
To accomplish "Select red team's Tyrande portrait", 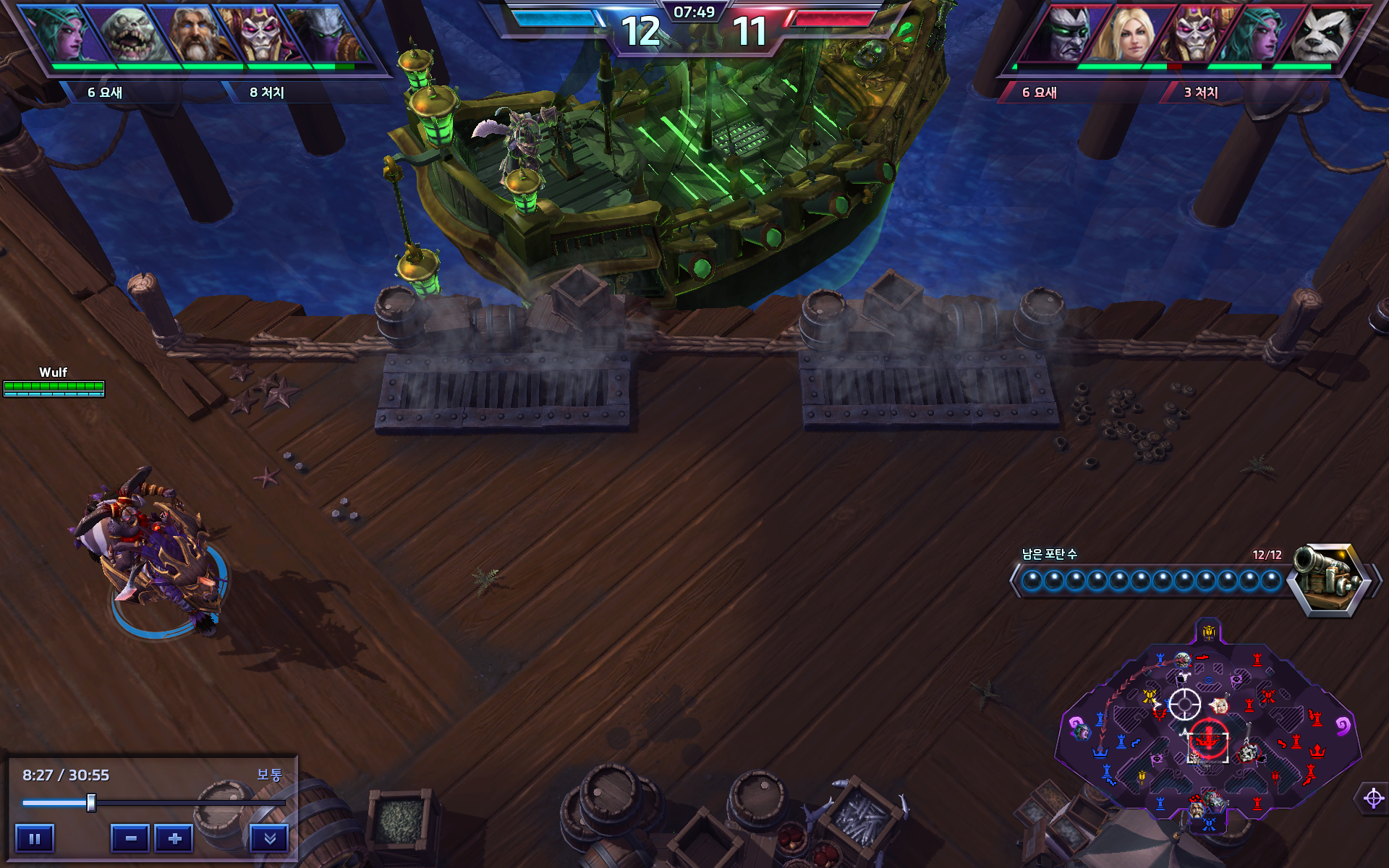I will pyautogui.click(x=1258, y=34).
